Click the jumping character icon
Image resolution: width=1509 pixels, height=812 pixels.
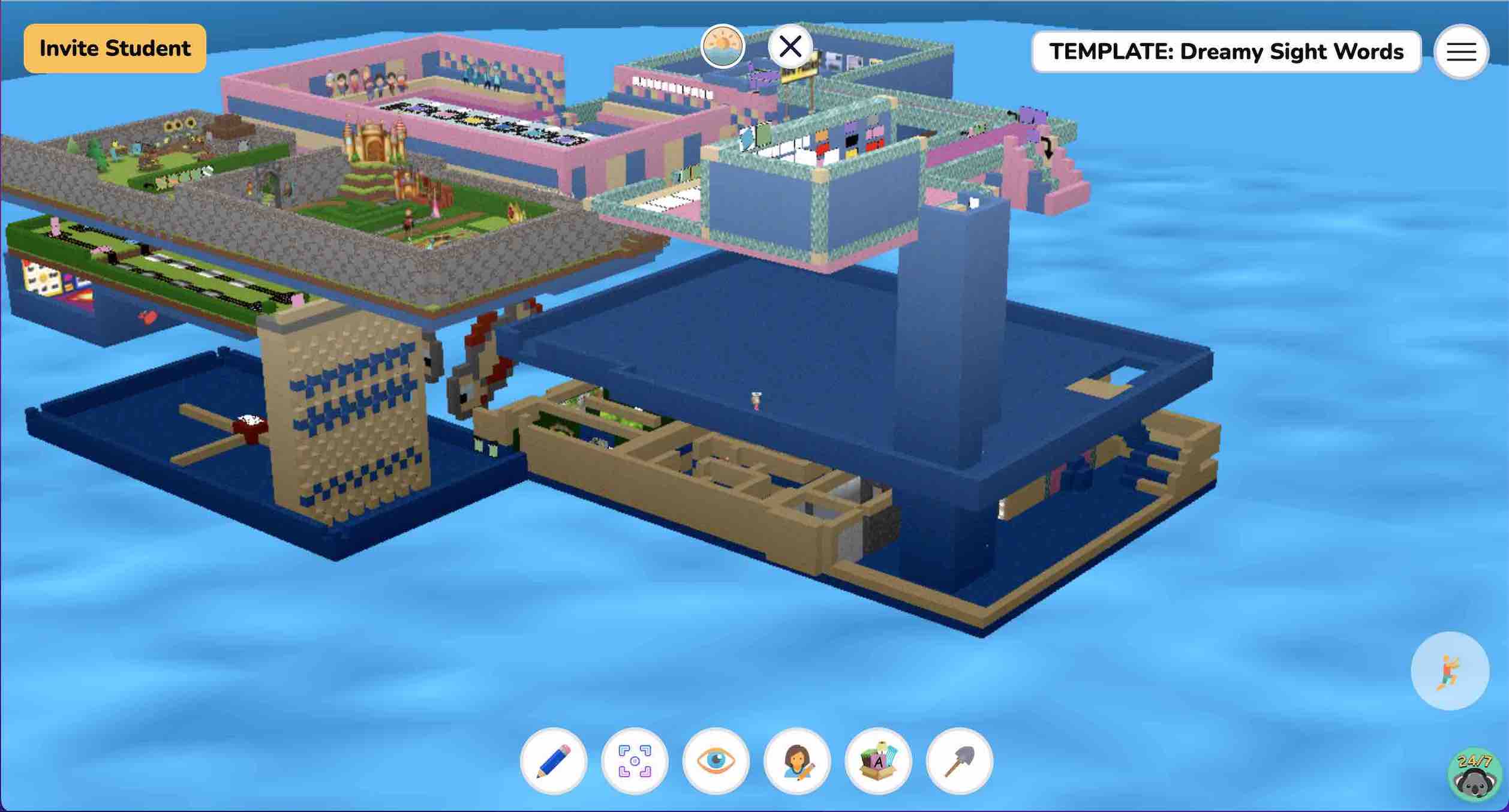[x=1449, y=672]
